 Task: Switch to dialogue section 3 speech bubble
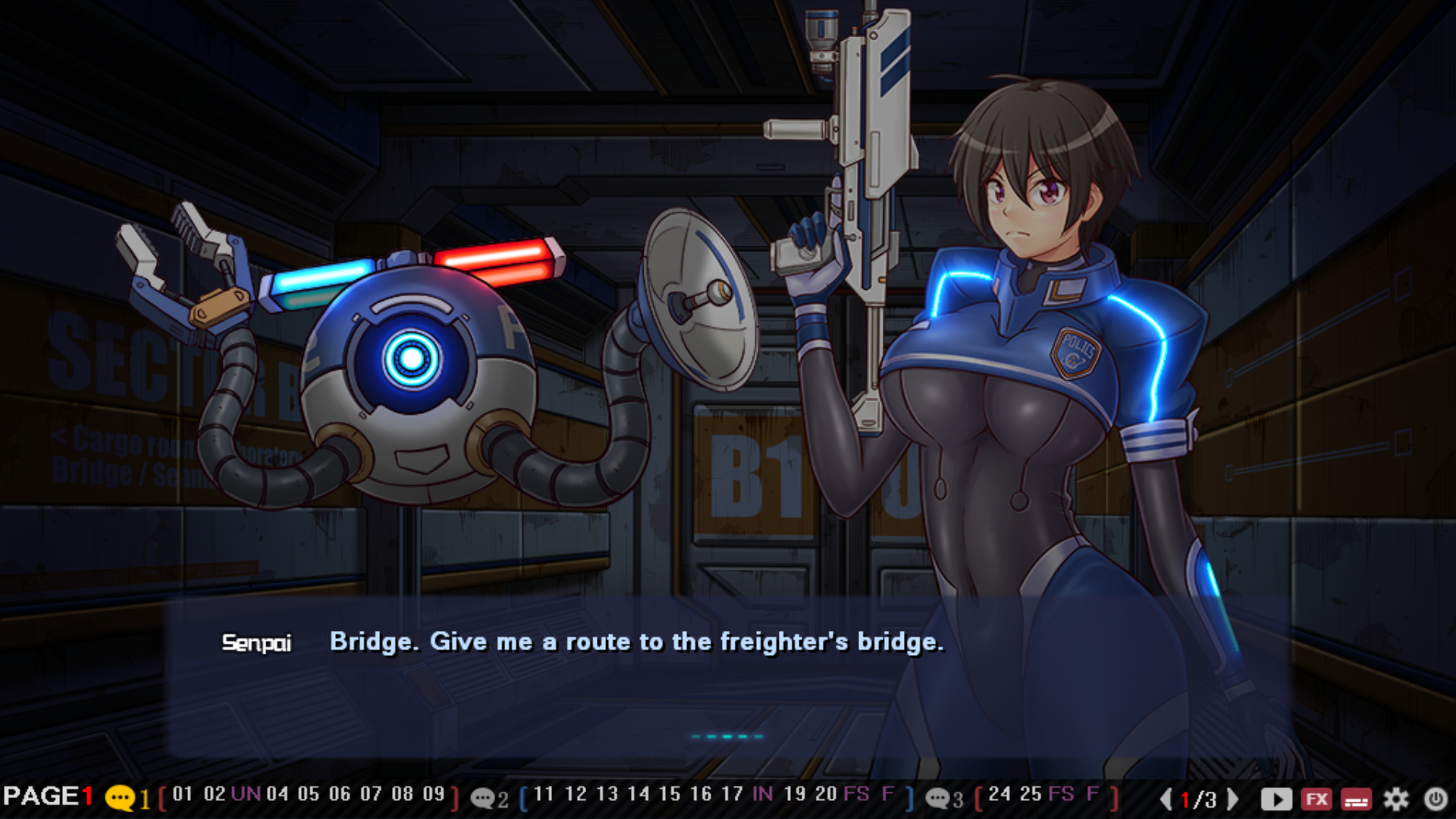938,798
